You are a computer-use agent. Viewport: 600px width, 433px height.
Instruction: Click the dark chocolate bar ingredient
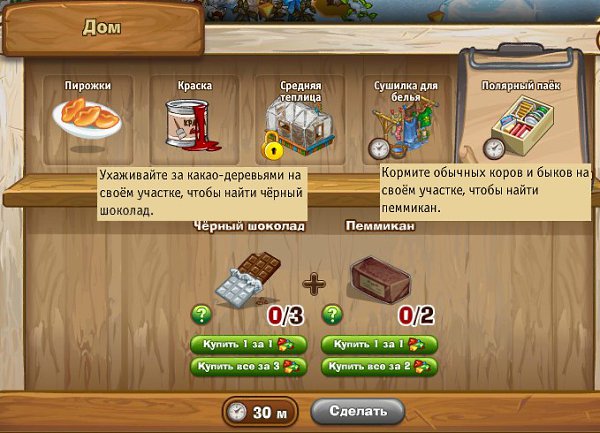(249, 279)
